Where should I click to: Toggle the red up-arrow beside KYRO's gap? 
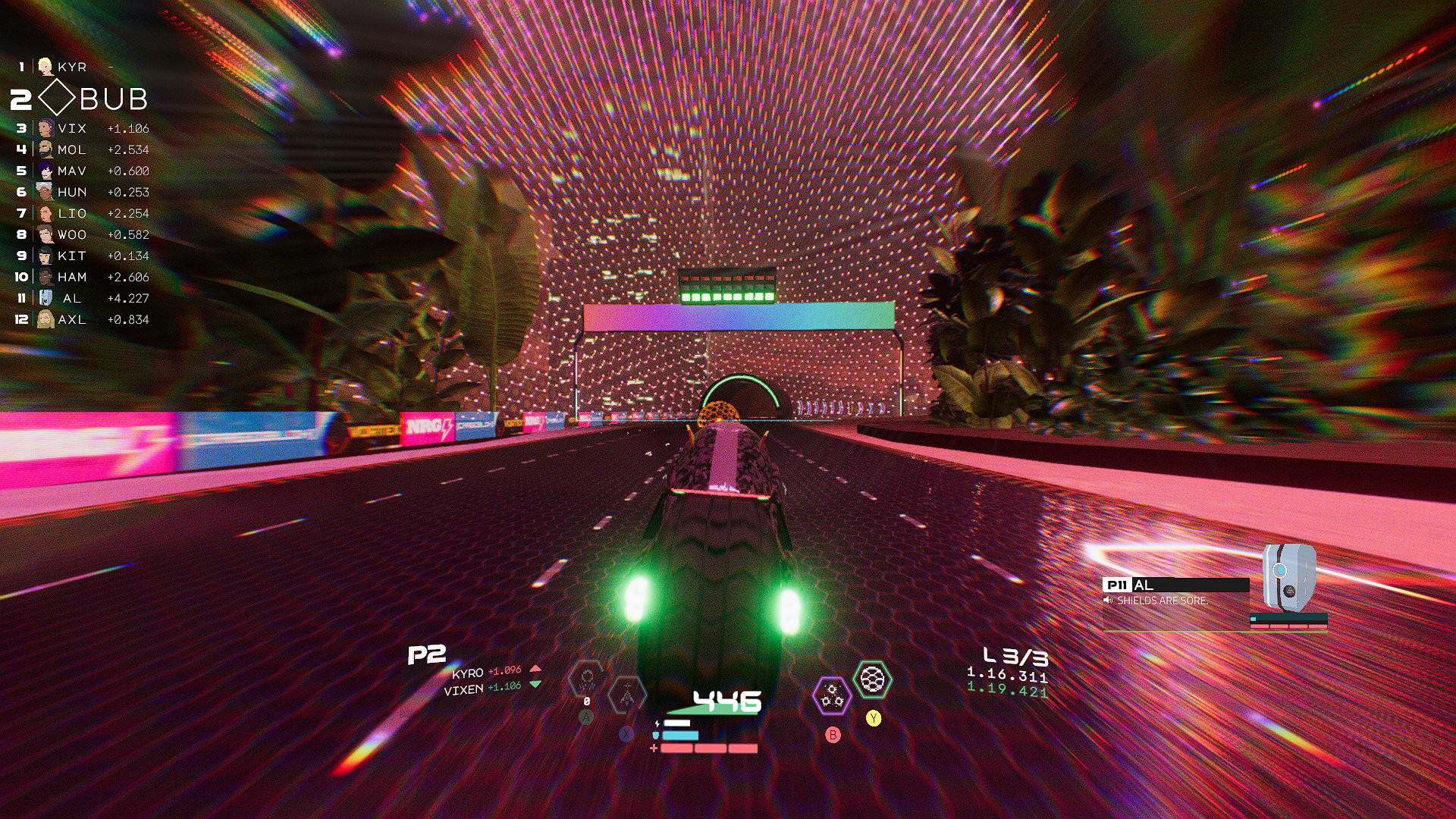pyautogui.click(x=536, y=670)
